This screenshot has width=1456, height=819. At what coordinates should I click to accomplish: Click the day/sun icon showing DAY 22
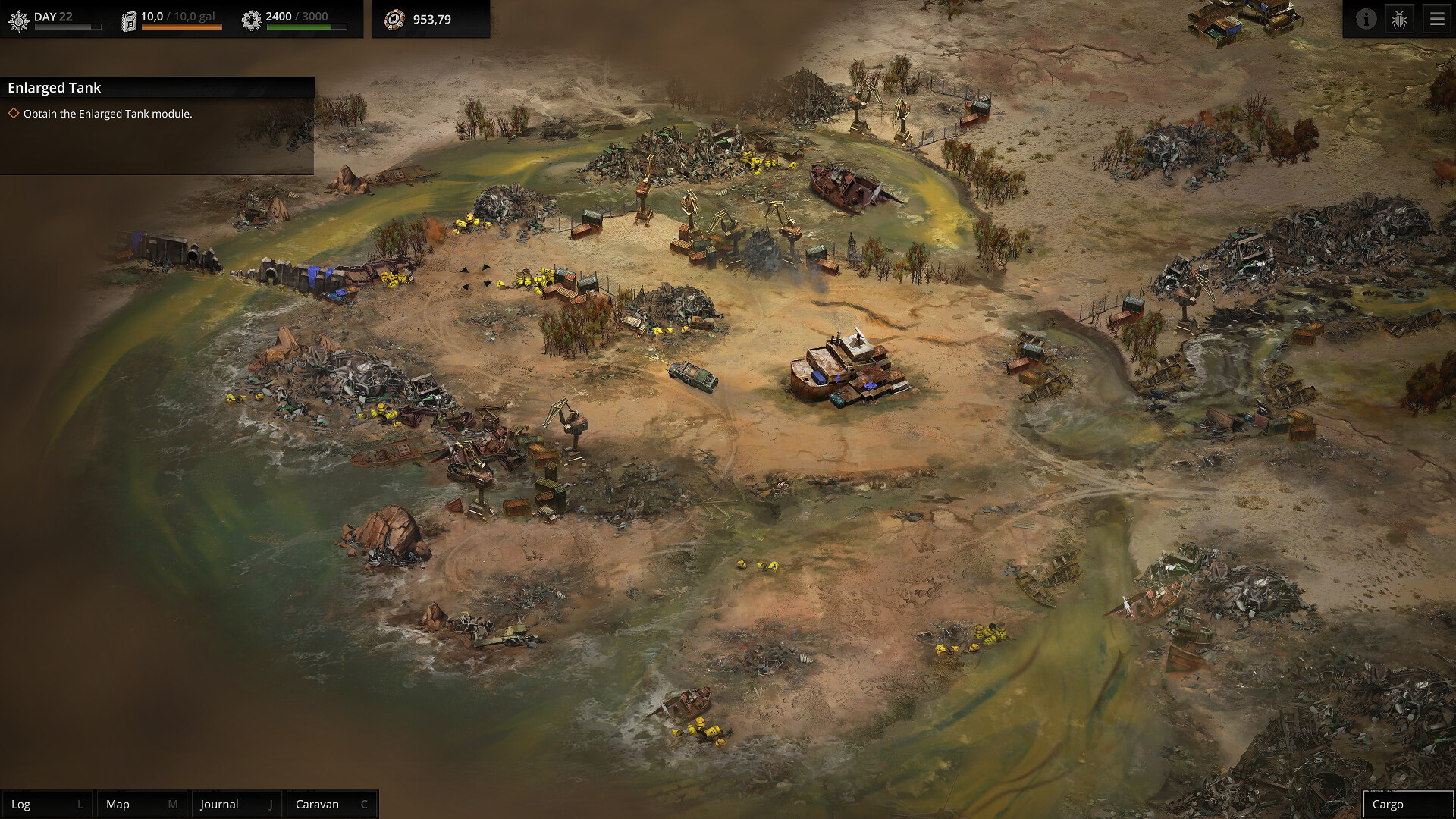pyautogui.click(x=17, y=20)
